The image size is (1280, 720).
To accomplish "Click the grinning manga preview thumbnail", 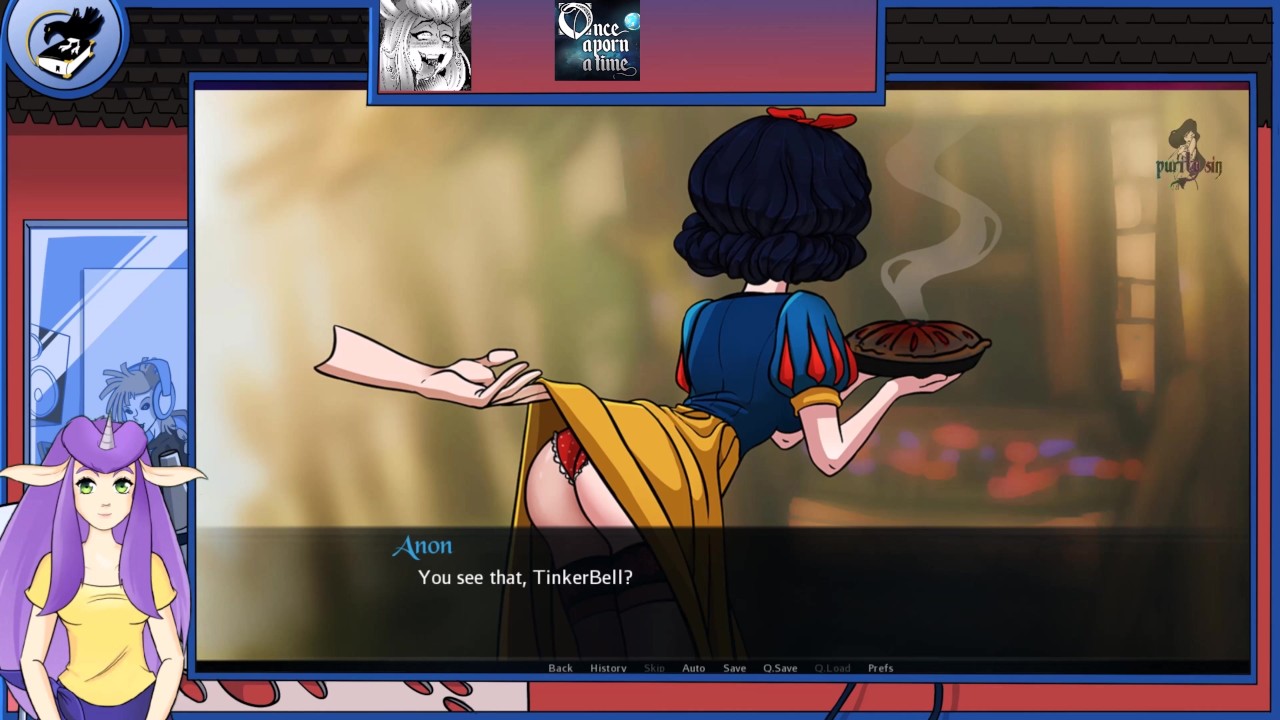I will coord(424,44).
